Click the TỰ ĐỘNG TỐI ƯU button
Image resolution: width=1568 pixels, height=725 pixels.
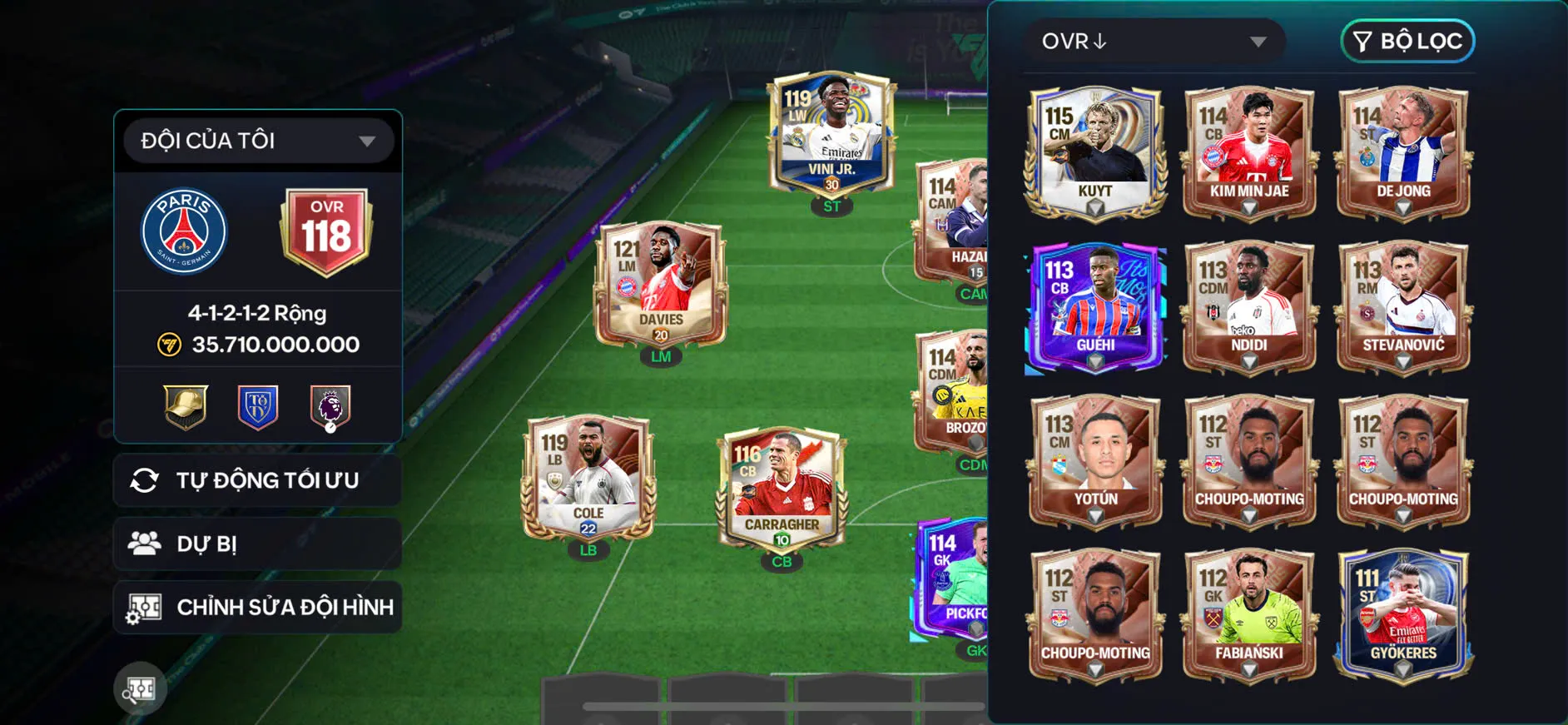point(258,480)
